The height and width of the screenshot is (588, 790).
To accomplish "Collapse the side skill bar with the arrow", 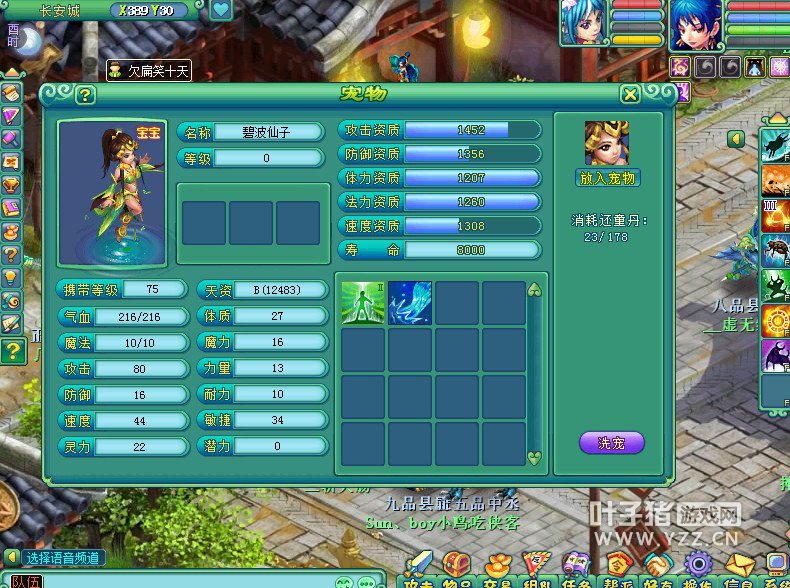I will pos(737,139).
